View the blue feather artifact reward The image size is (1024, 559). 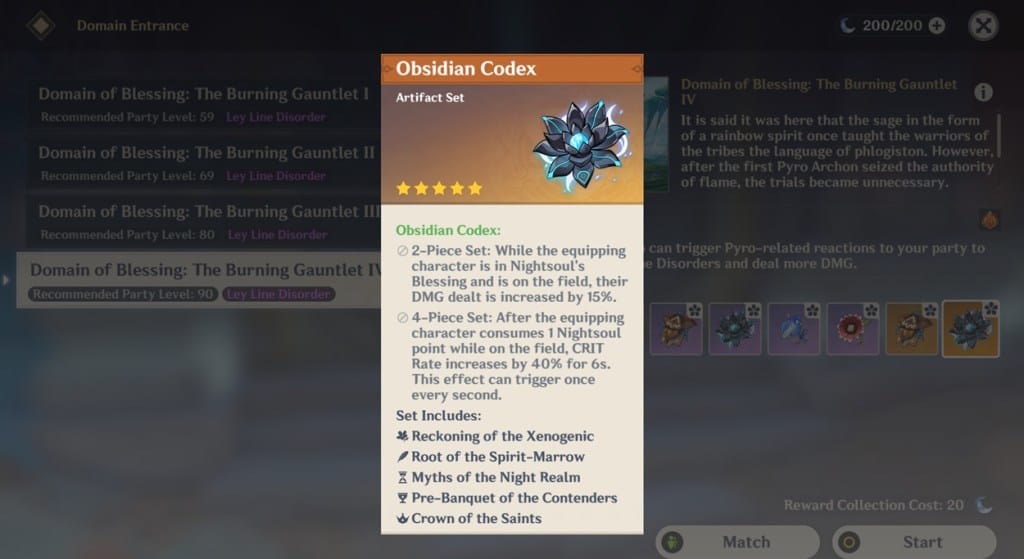click(793, 329)
